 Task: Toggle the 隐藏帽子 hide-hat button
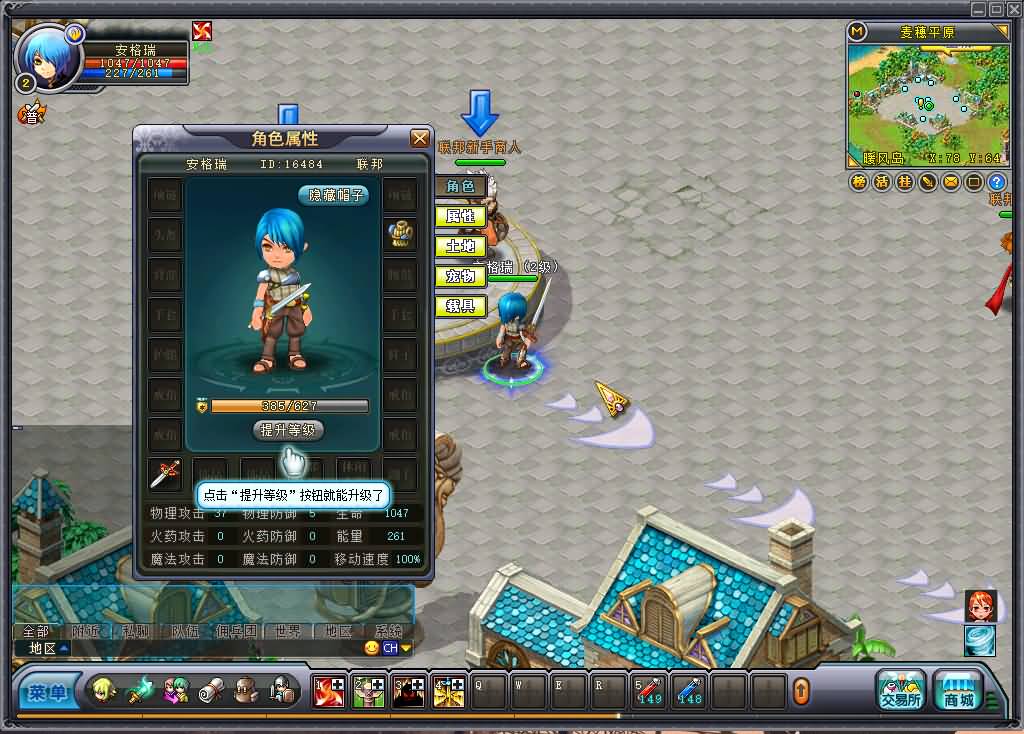[333, 196]
